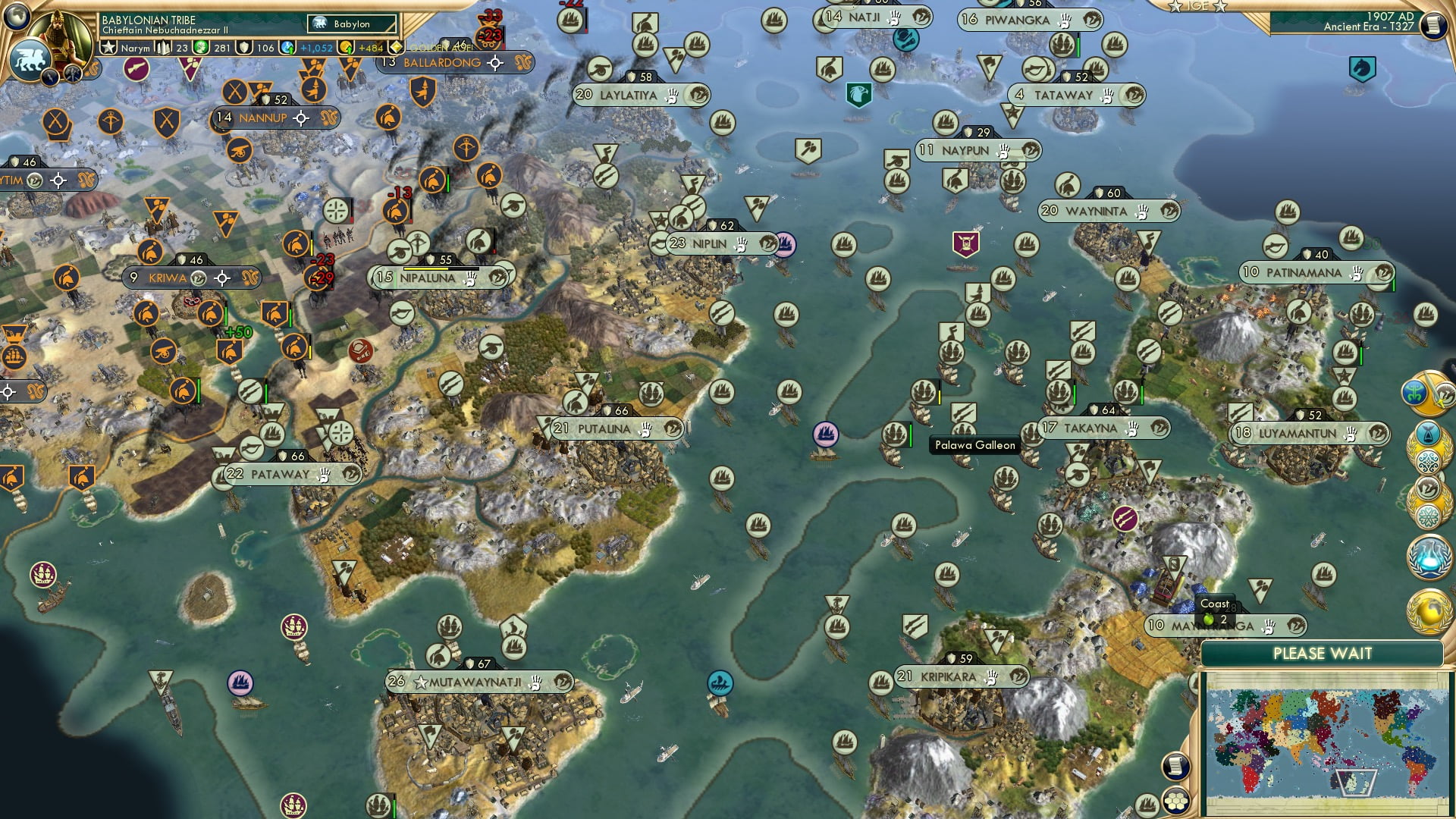Click the whale tail city-state notification icon on right
This screenshot has height=819, width=1456.
(x=1429, y=433)
